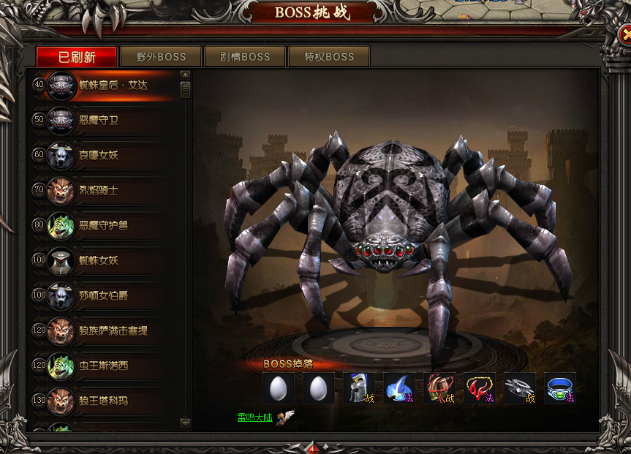Switch to the 已刷新 tab
Image resolution: width=631 pixels, height=454 pixels.
coord(77,57)
